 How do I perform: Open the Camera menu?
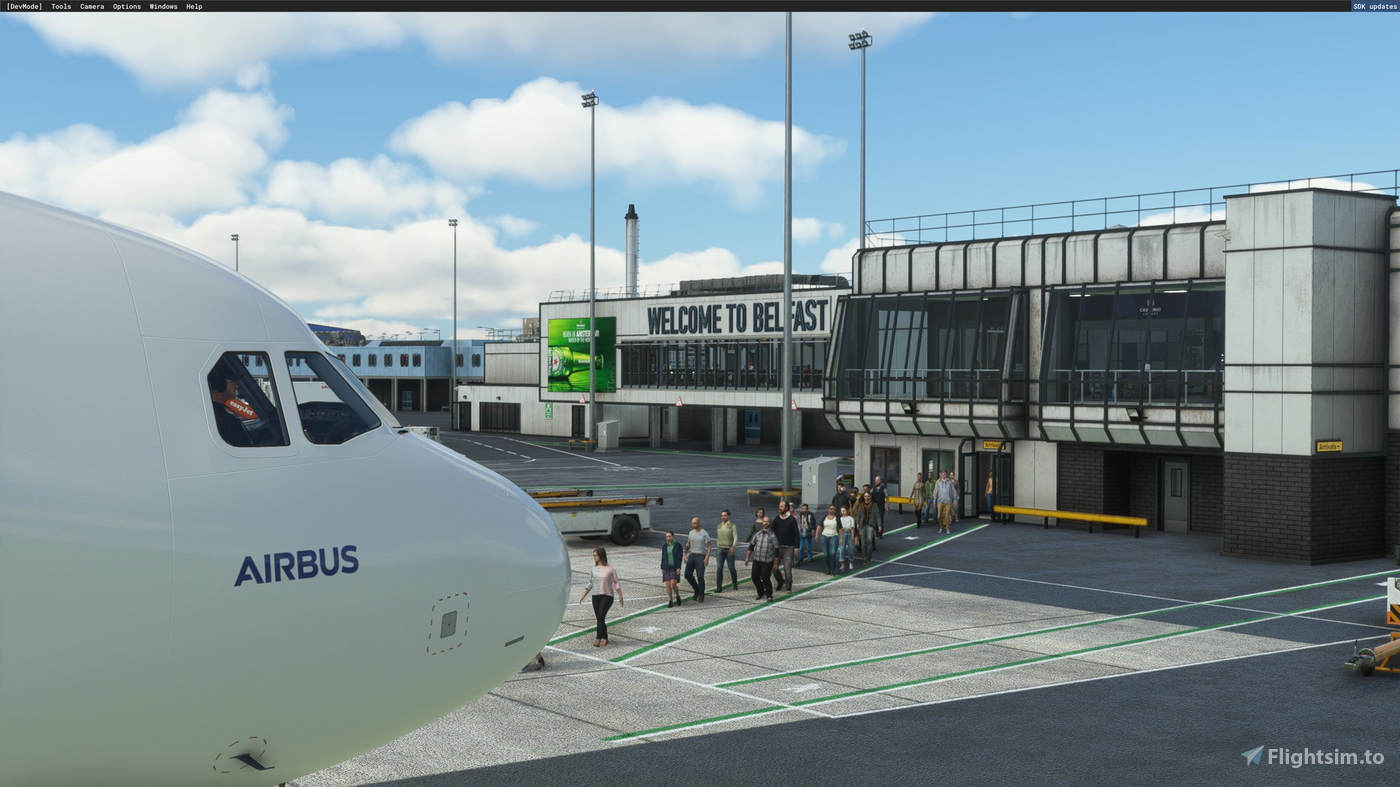(91, 5)
